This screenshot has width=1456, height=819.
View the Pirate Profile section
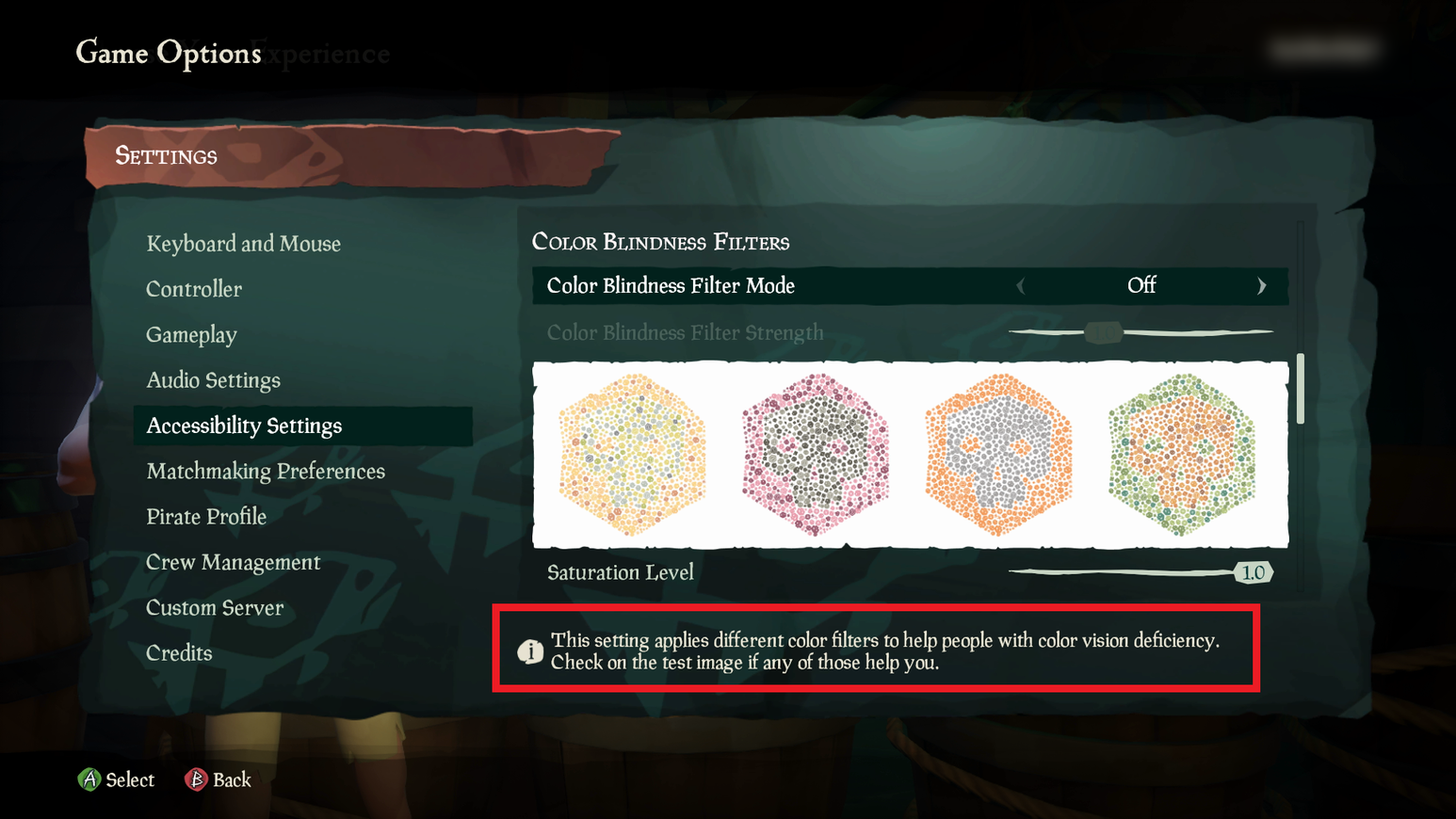pyautogui.click(x=206, y=516)
